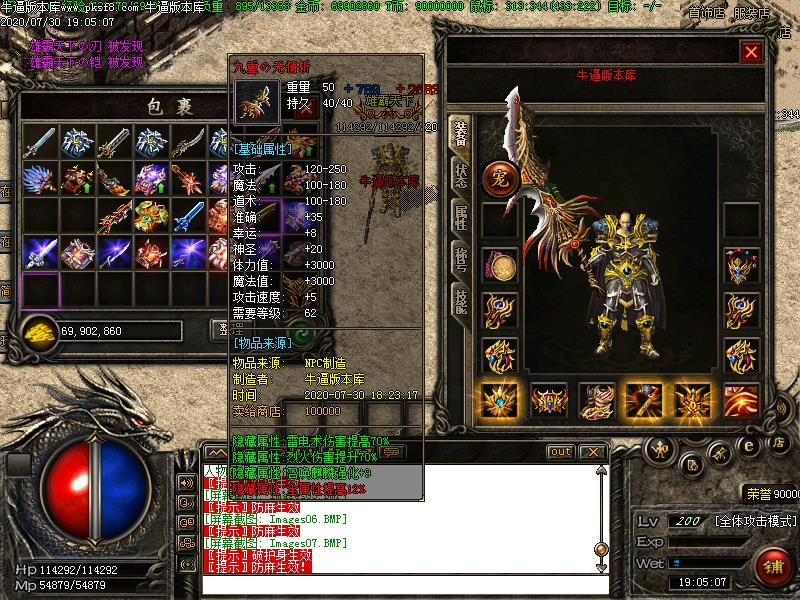Open the 首饰店 jewelry shop
800x600 pixels.
pyautogui.click(x=708, y=13)
